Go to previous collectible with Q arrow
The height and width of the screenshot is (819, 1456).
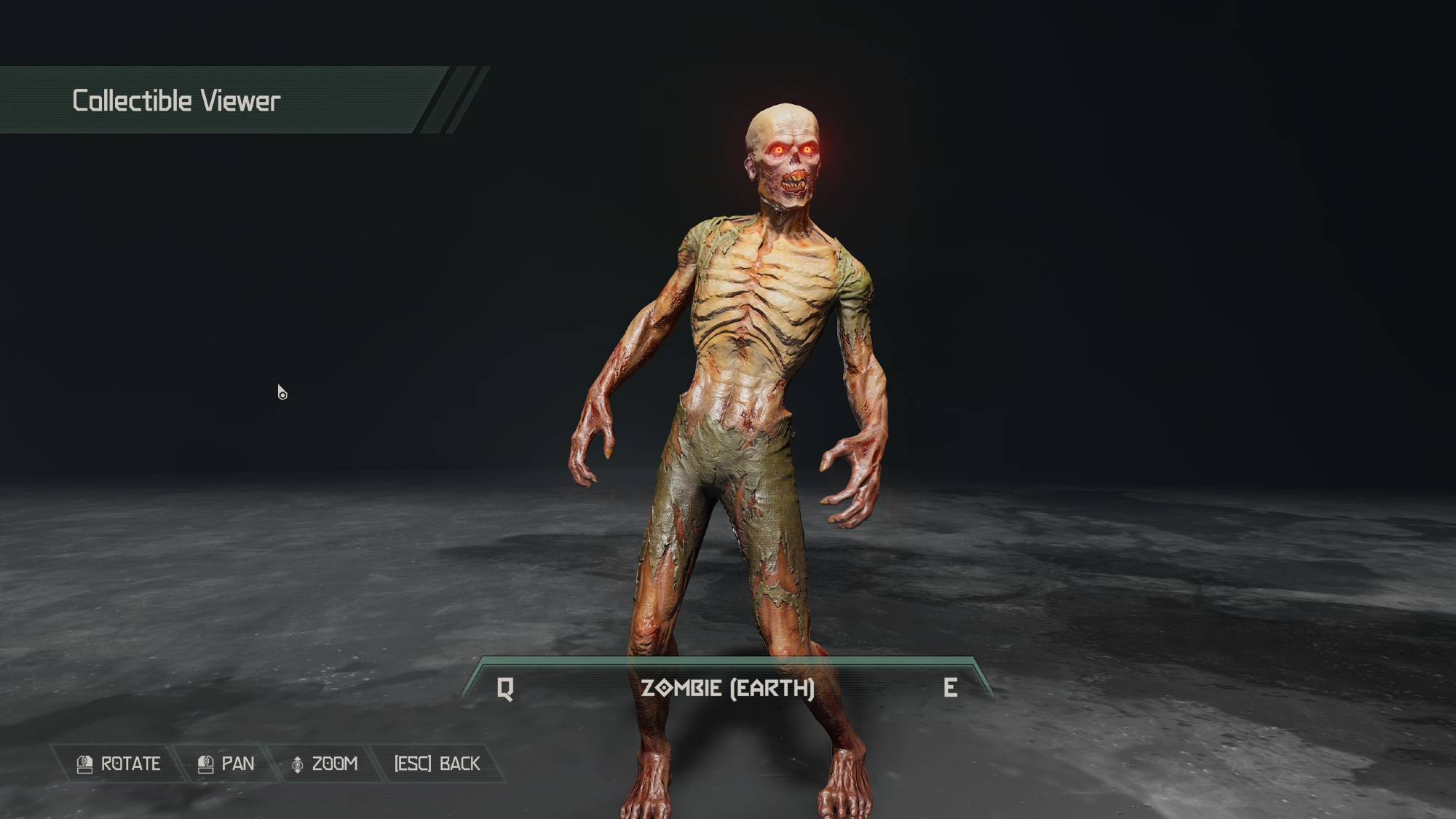click(505, 688)
